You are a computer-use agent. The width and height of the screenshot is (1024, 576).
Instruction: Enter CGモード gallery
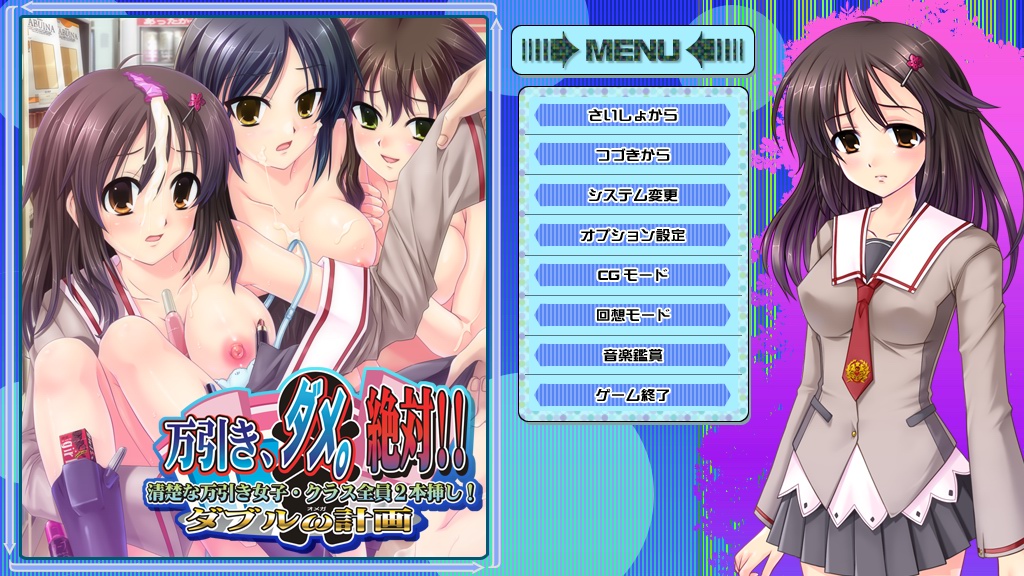(x=632, y=275)
